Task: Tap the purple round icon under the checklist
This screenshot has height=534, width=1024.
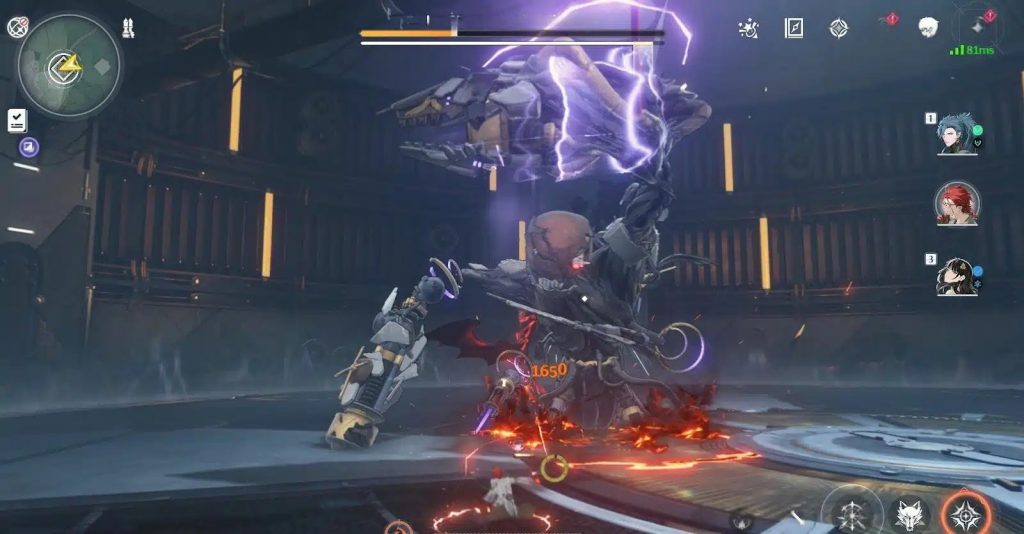Action: coord(28,148)
